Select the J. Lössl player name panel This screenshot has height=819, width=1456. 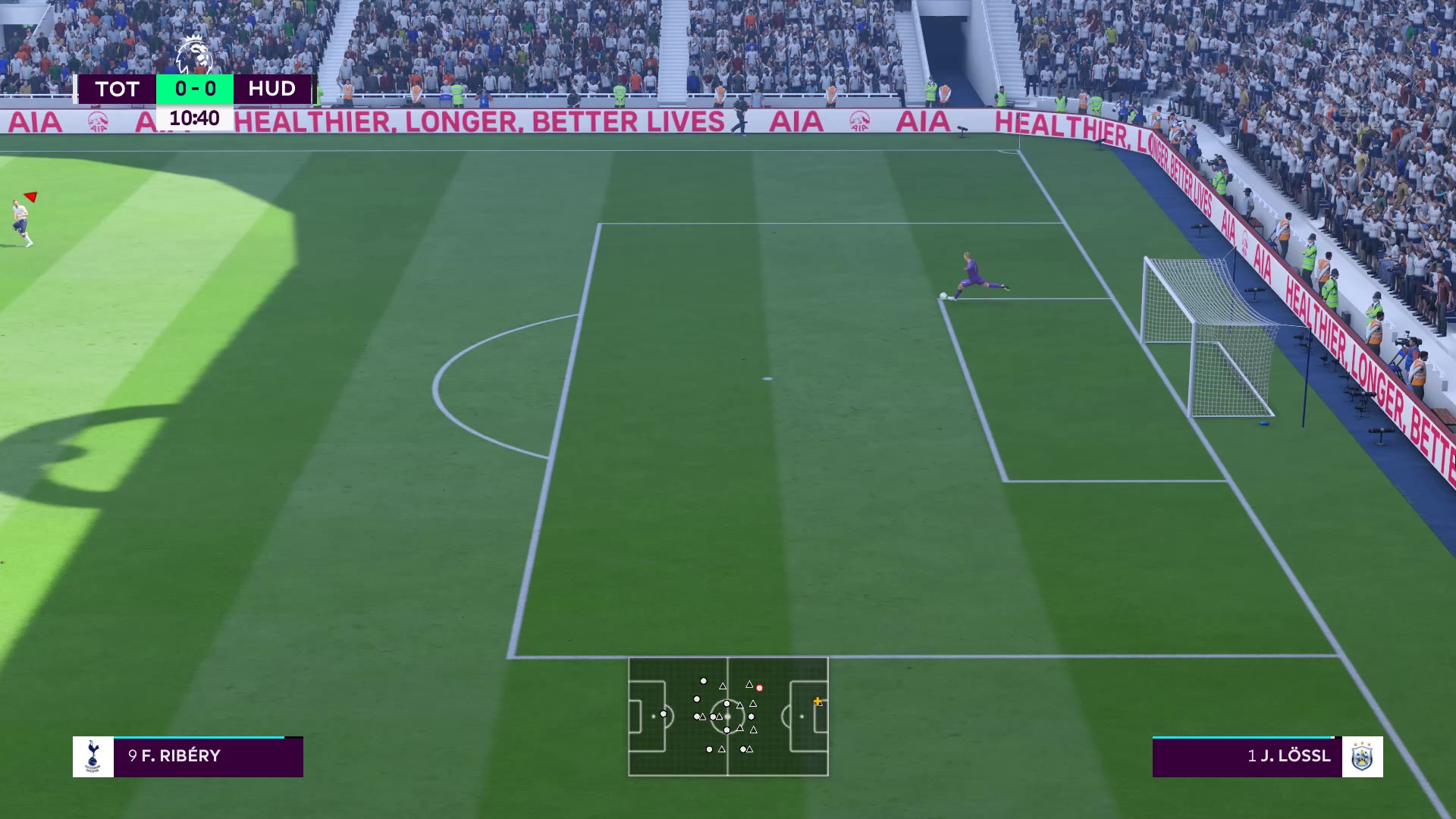pos(1247,756)
